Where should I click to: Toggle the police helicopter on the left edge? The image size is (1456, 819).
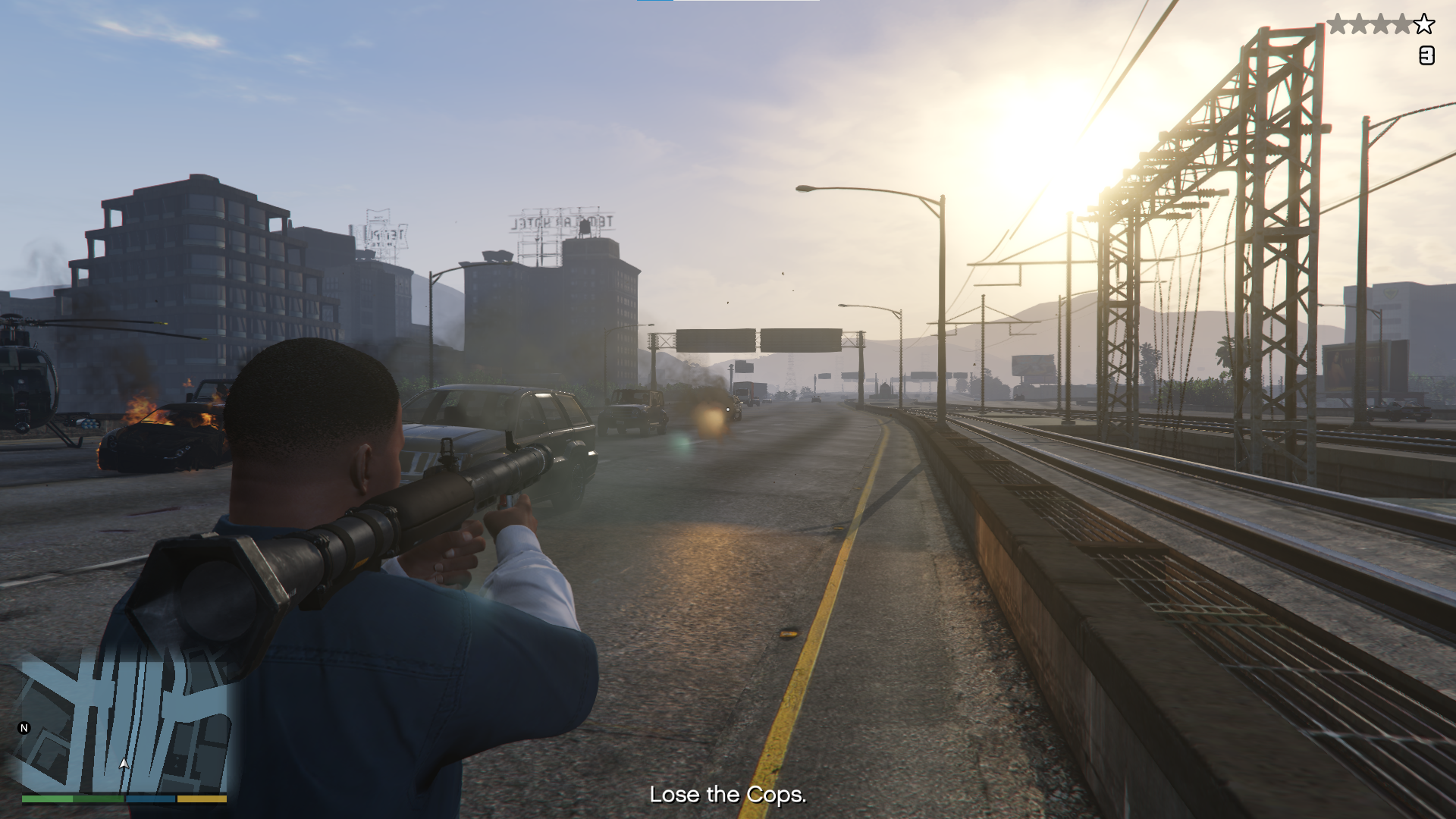pyautogui.click(x=27, y=379)
